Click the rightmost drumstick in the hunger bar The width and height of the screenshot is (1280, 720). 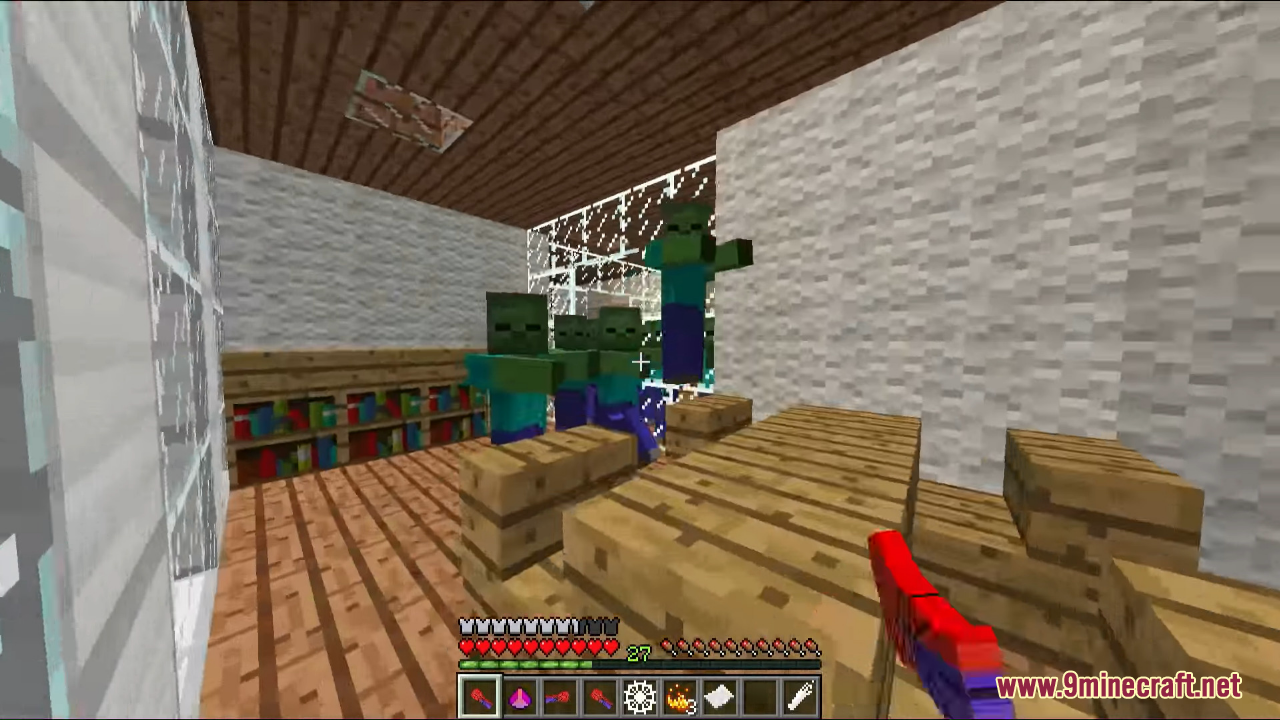point(814,646)
